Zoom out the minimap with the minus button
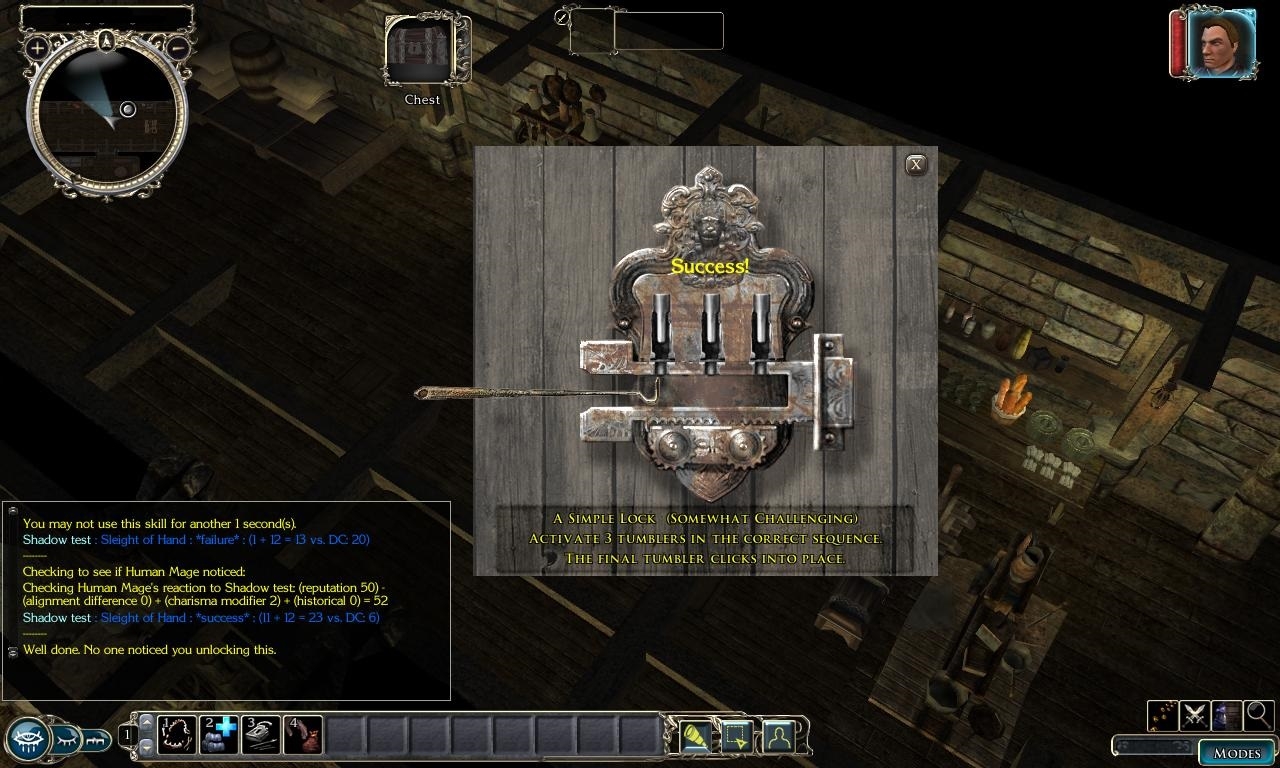This screenshot has width=1280, height=768. click(177, 47)
